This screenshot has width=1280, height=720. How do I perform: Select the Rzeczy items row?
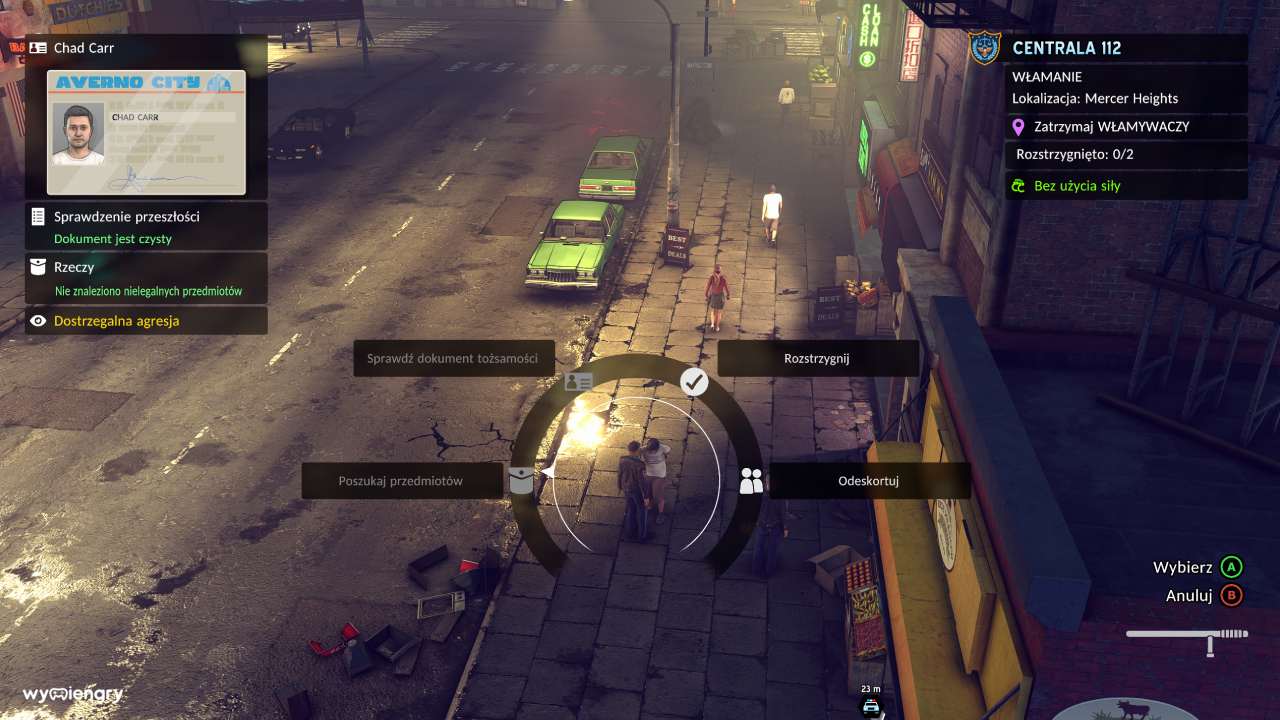pos(146,278)
